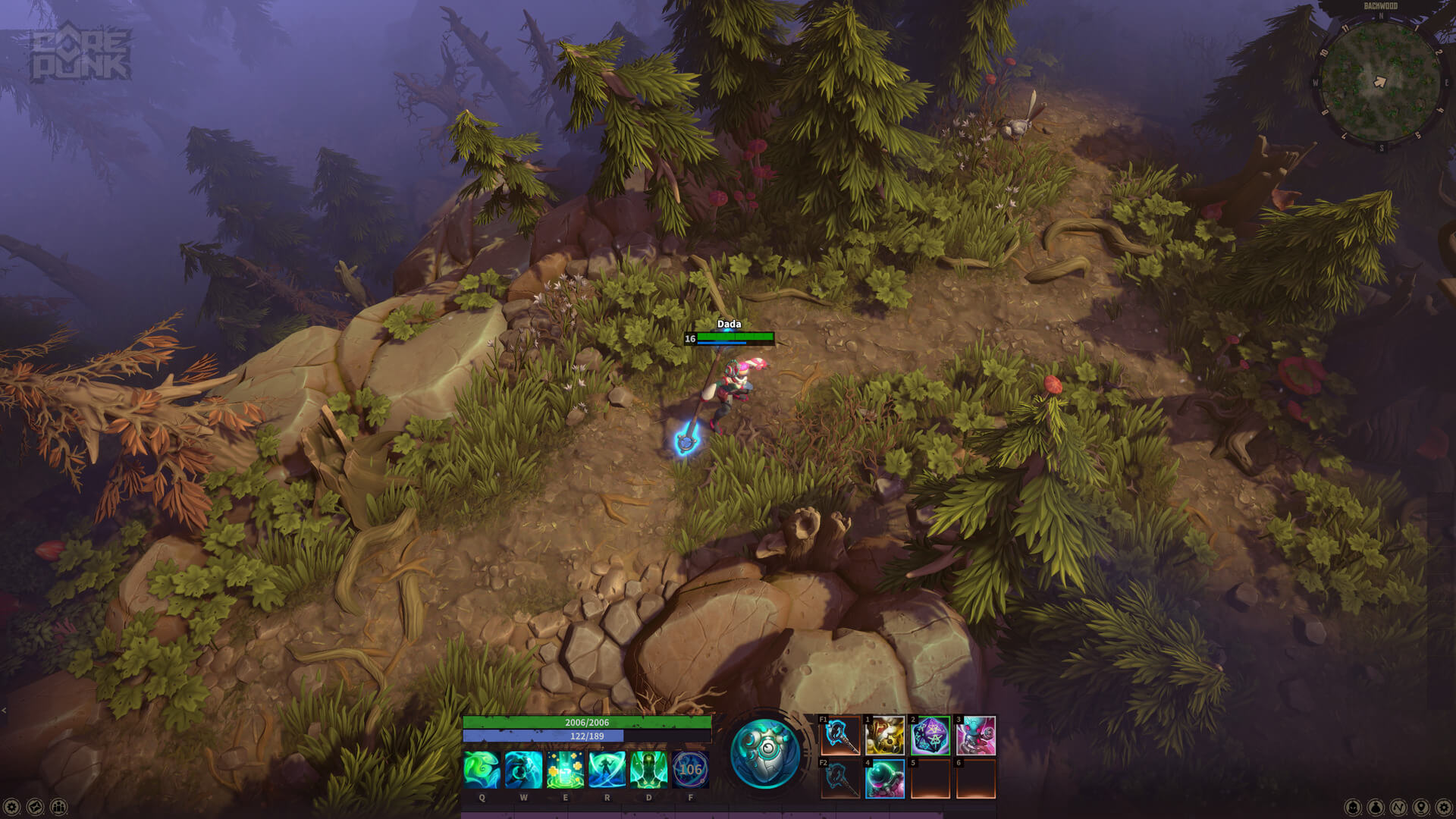Activate the W ability icon
Image resolution: width=1456 pixels, height=819 pixels.
tap(524, 770)
